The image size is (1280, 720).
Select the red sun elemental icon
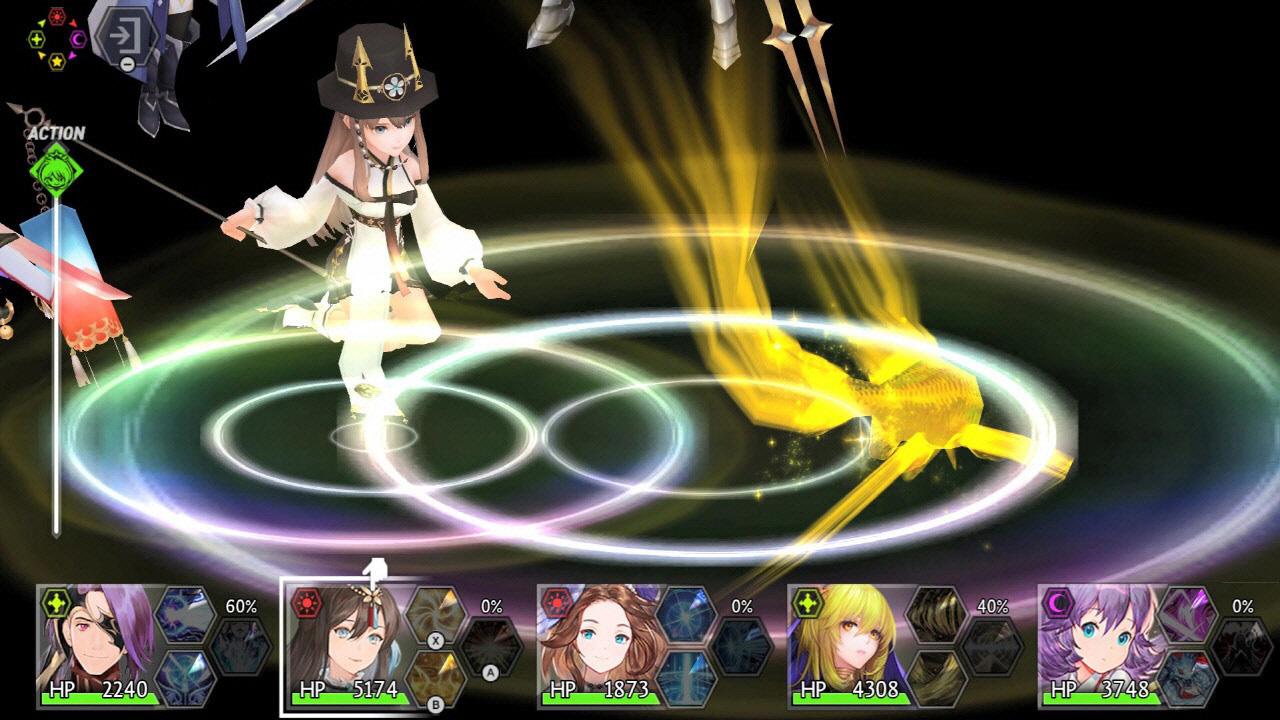pyautogui.click(x=57, y=16)
